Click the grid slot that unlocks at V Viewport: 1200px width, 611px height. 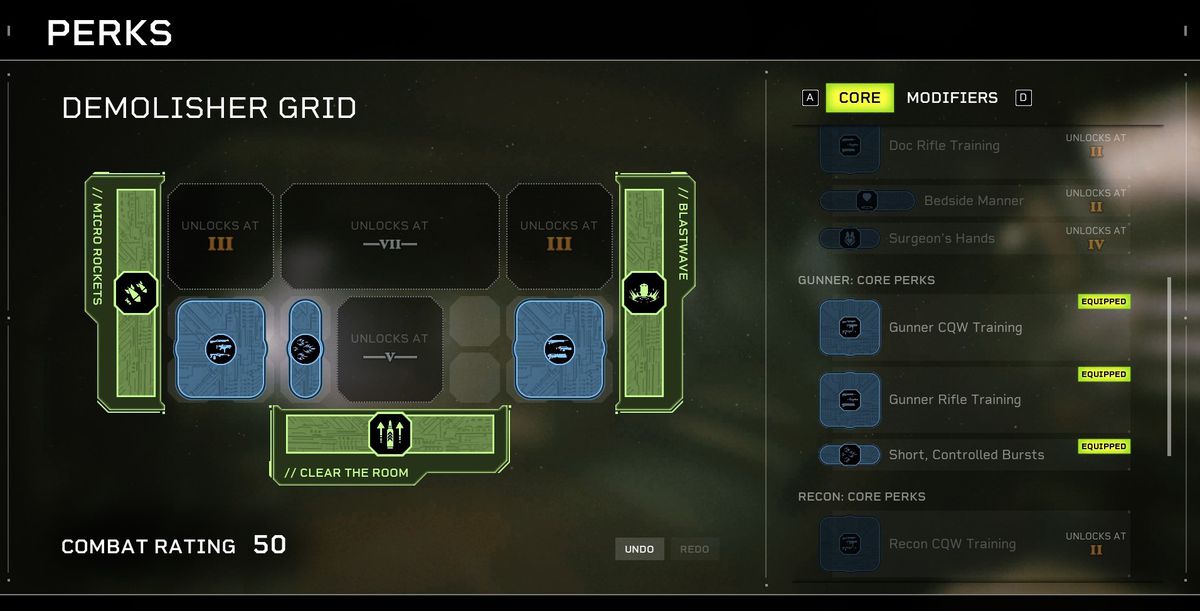pos(390,348)
